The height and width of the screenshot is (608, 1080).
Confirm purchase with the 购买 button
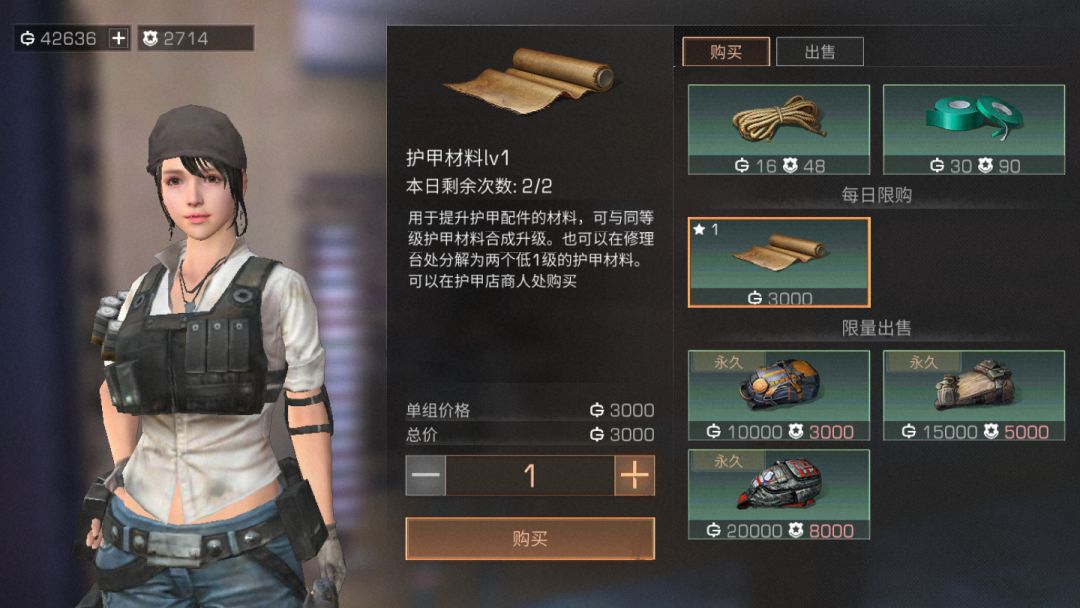529,539
